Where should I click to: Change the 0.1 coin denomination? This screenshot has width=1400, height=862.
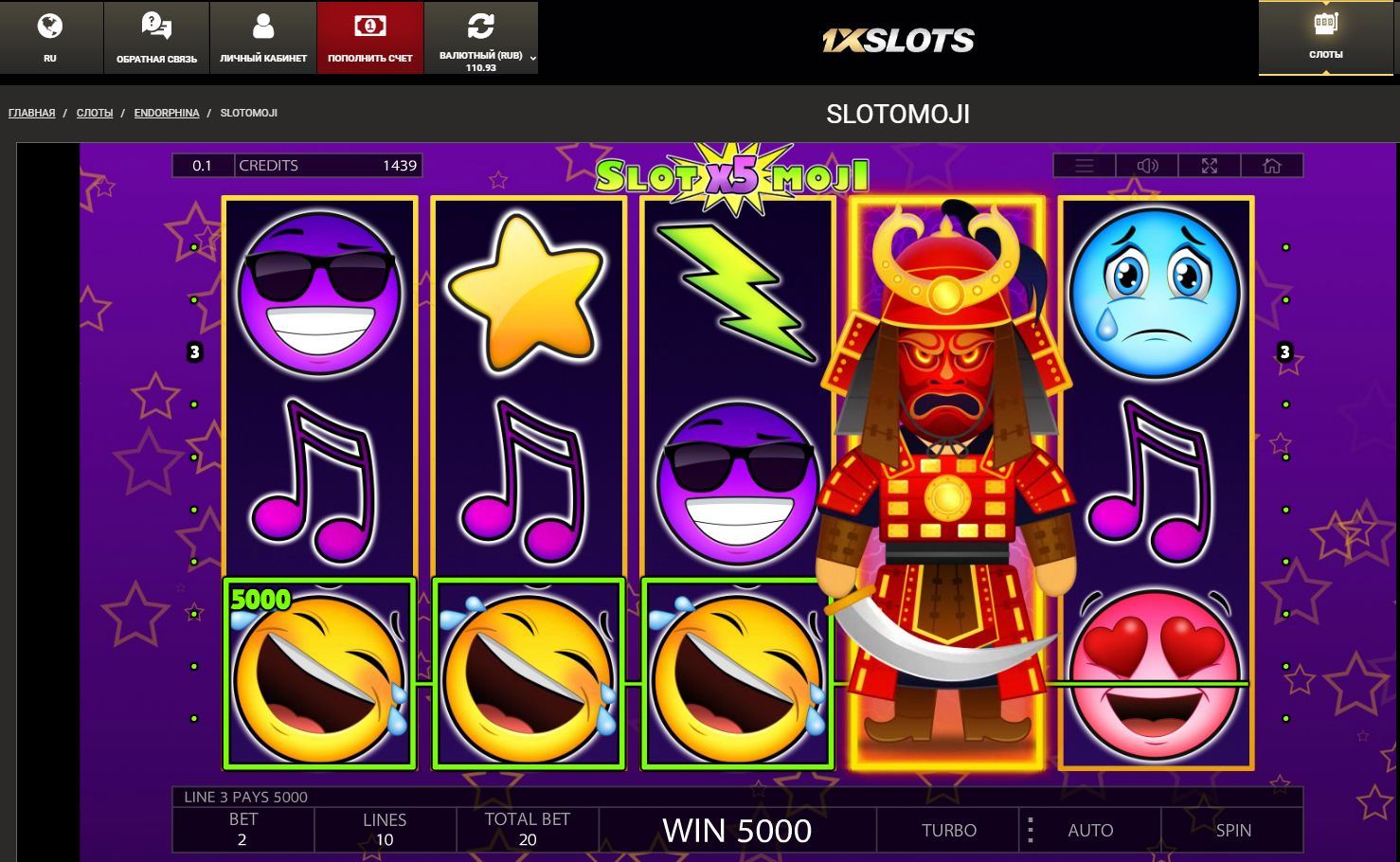coord(203,166)
